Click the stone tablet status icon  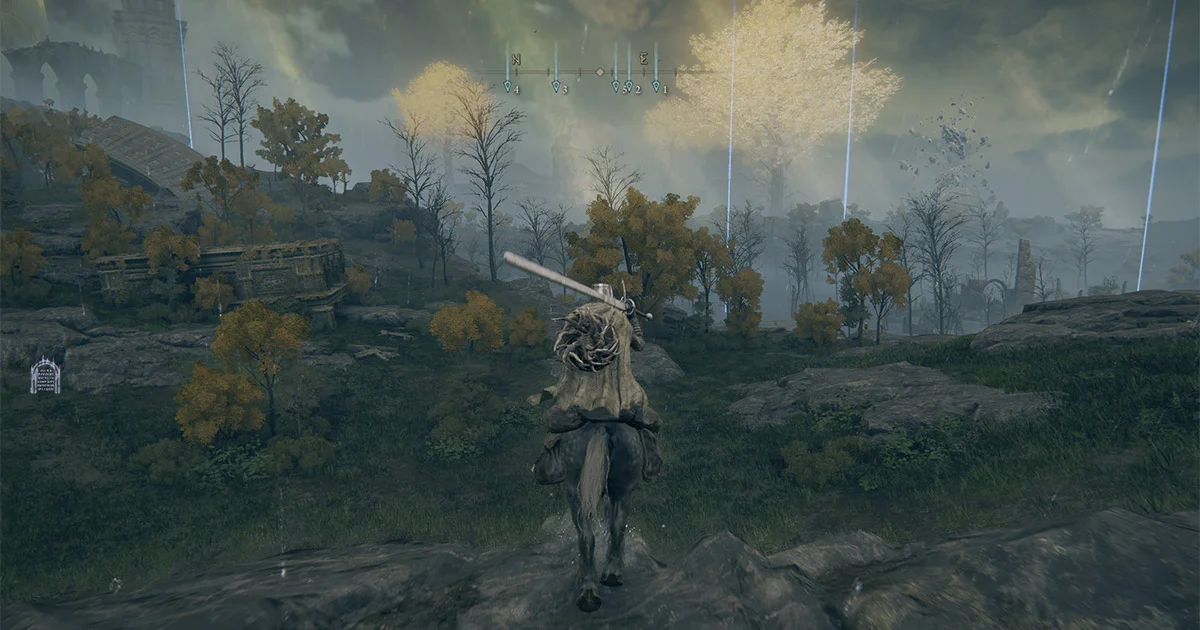[x=45, y=376]
